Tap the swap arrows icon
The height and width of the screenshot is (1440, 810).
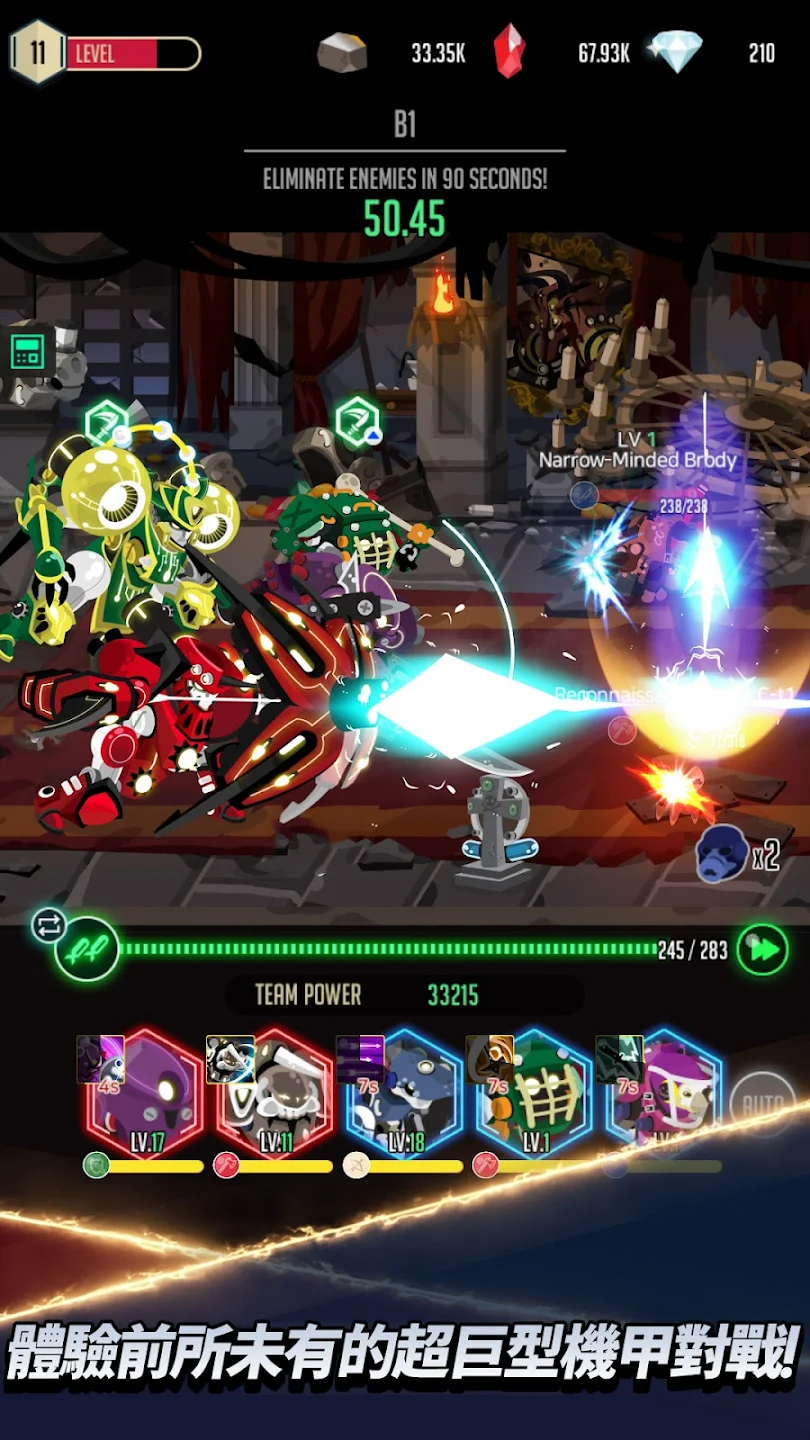[x=48, y=925]
